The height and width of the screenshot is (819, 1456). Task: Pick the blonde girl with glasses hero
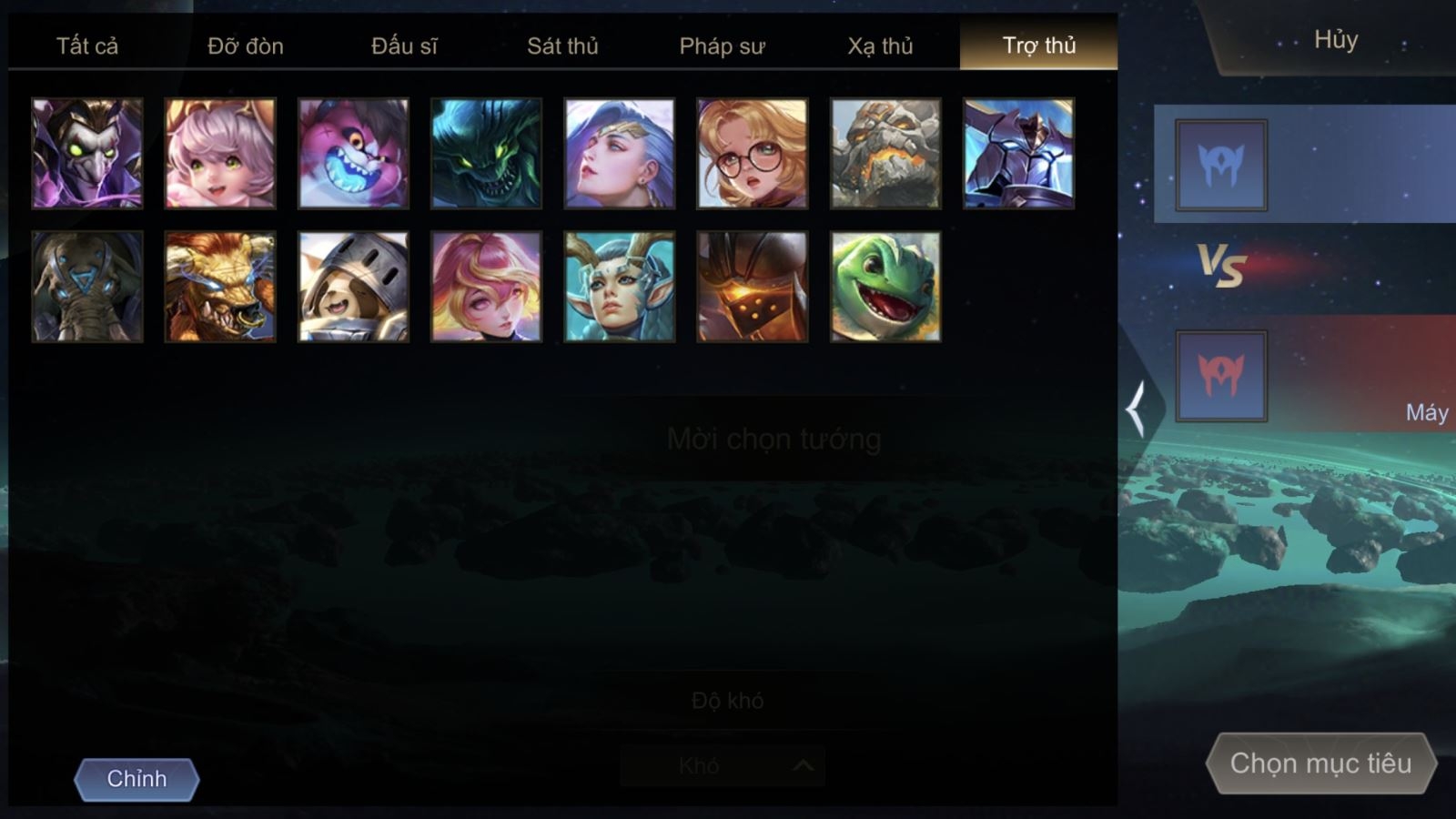click(753, 154)
